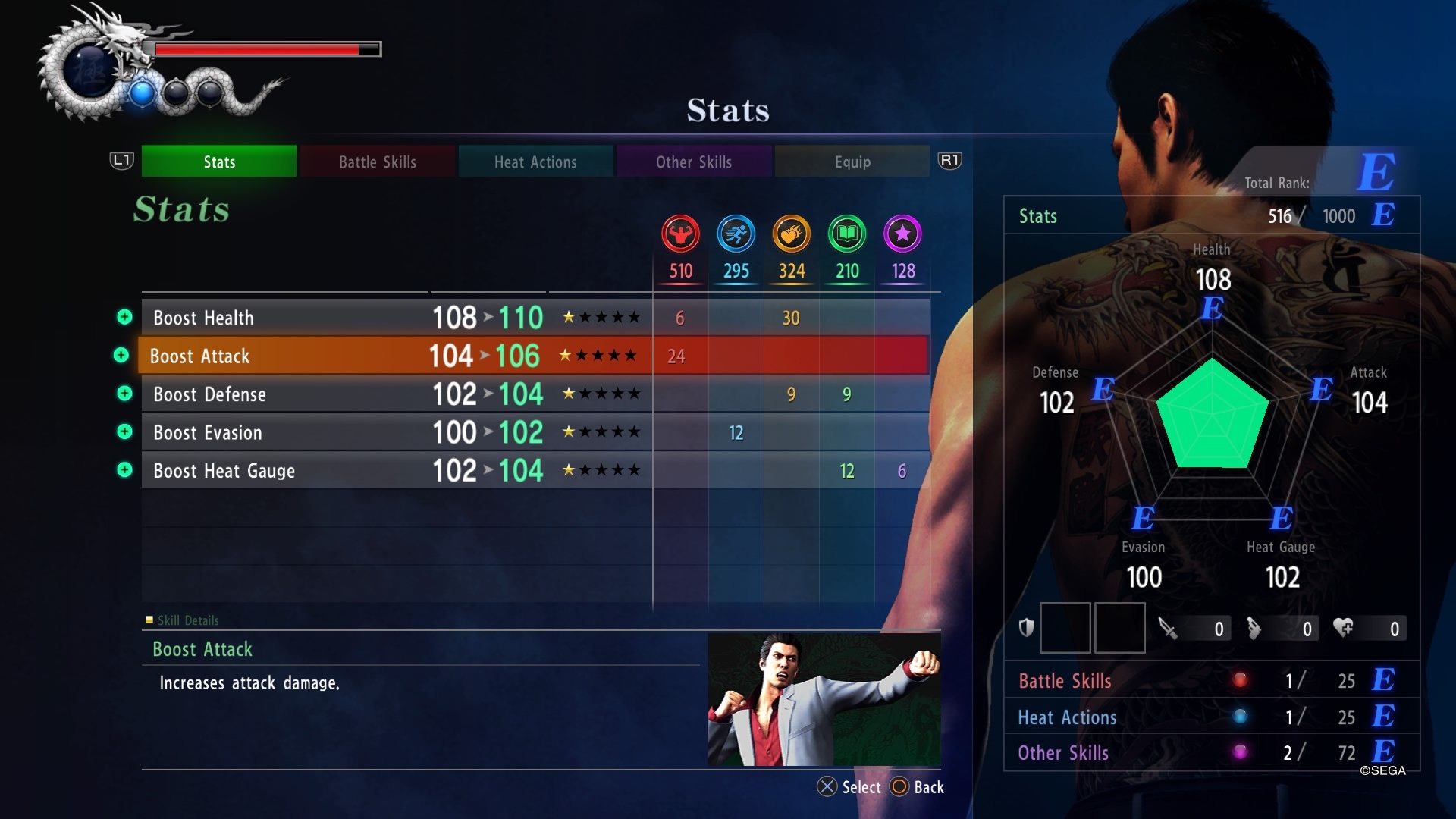Image resolution: width=1456 pixels, height=819 pixels.
Task: Click the green book experience icon
Action: pos(846,235)
